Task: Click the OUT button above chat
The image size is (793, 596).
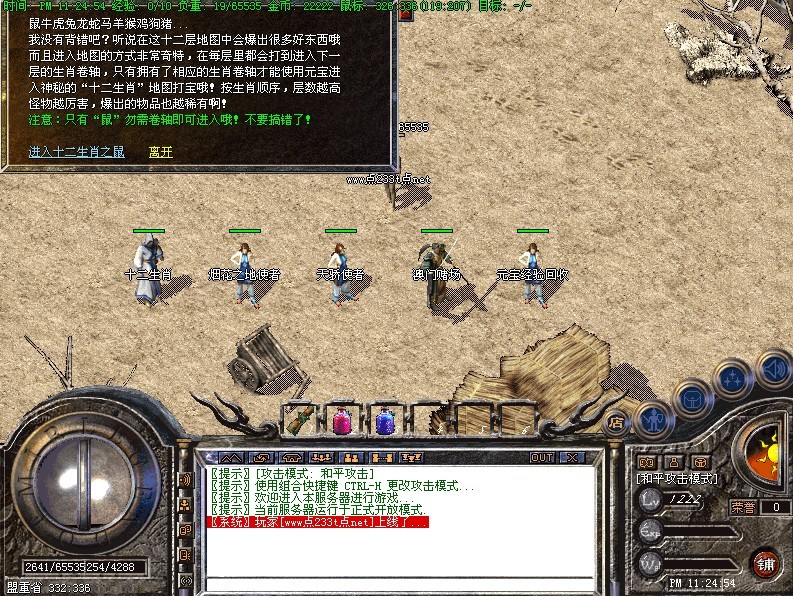Action: 542,457
